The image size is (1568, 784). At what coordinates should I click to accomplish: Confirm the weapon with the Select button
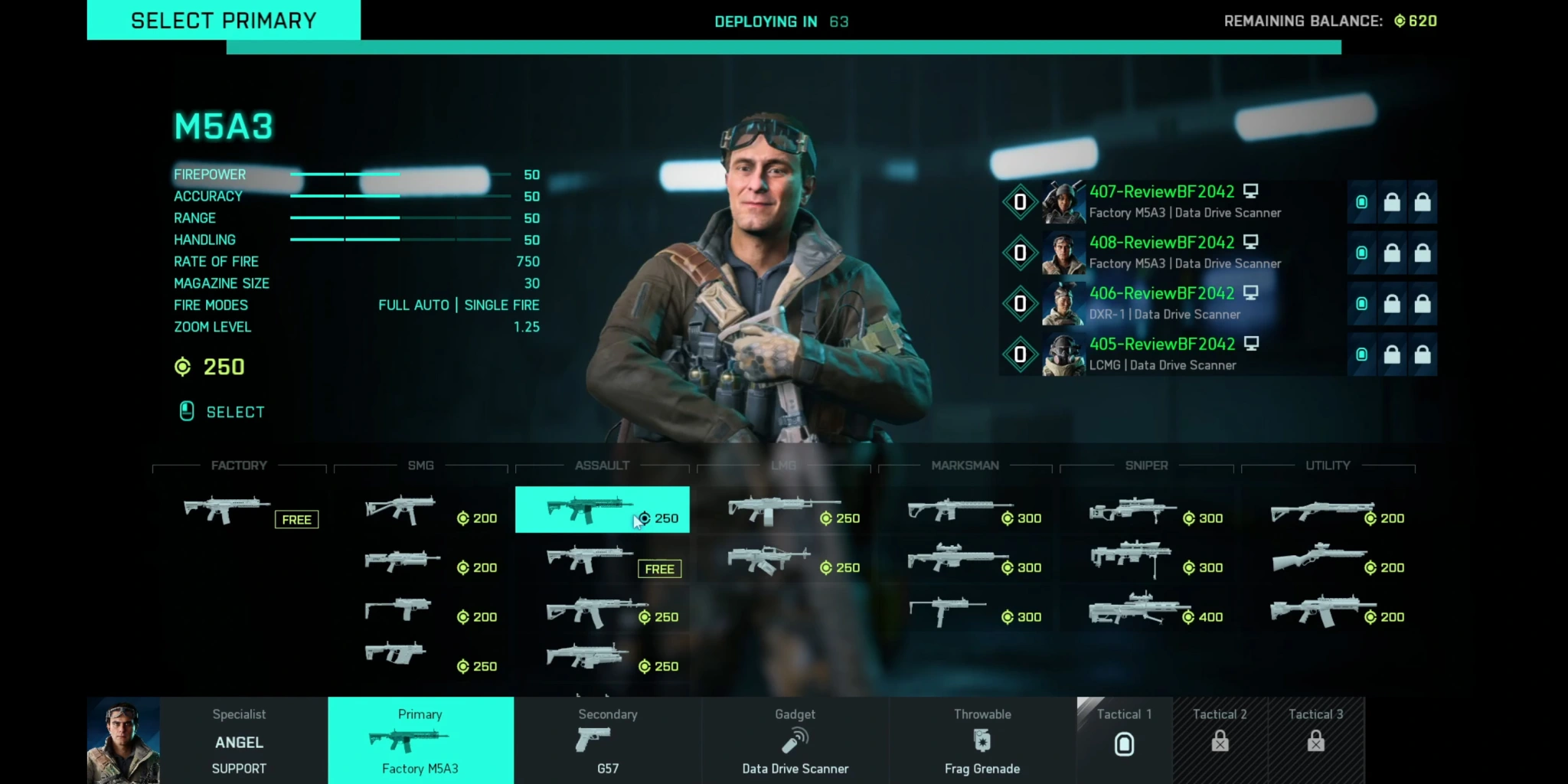point(223,412)
